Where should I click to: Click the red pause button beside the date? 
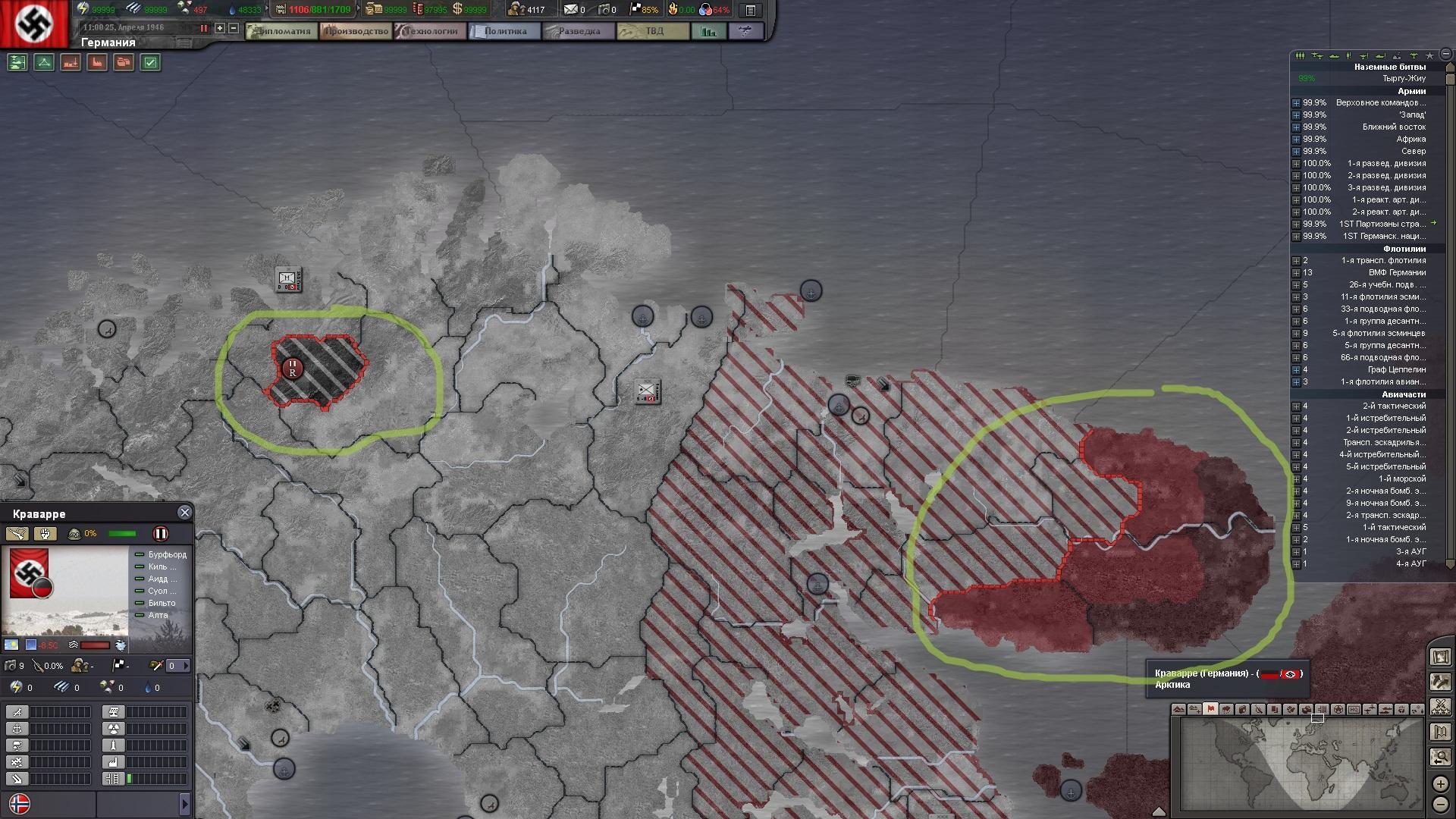pos(204,28)
